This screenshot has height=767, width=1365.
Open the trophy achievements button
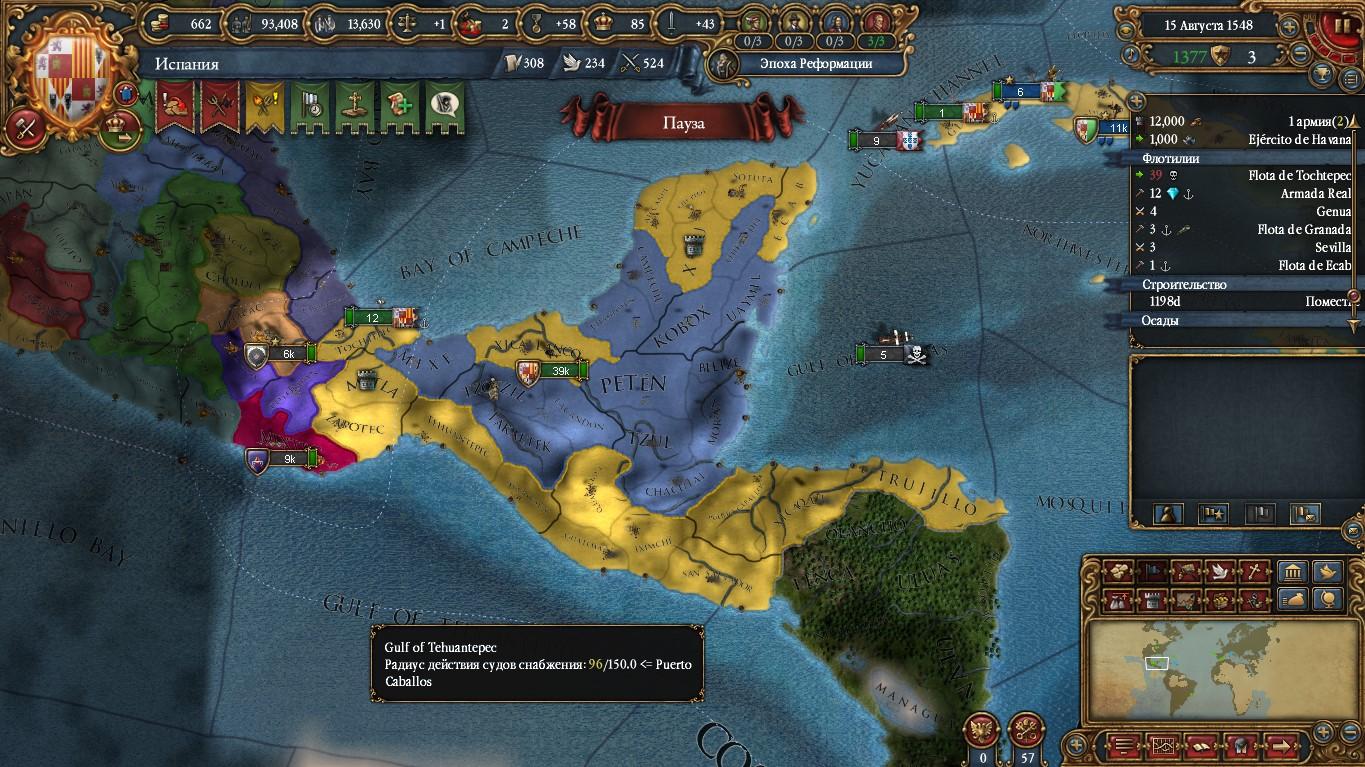1322,75
